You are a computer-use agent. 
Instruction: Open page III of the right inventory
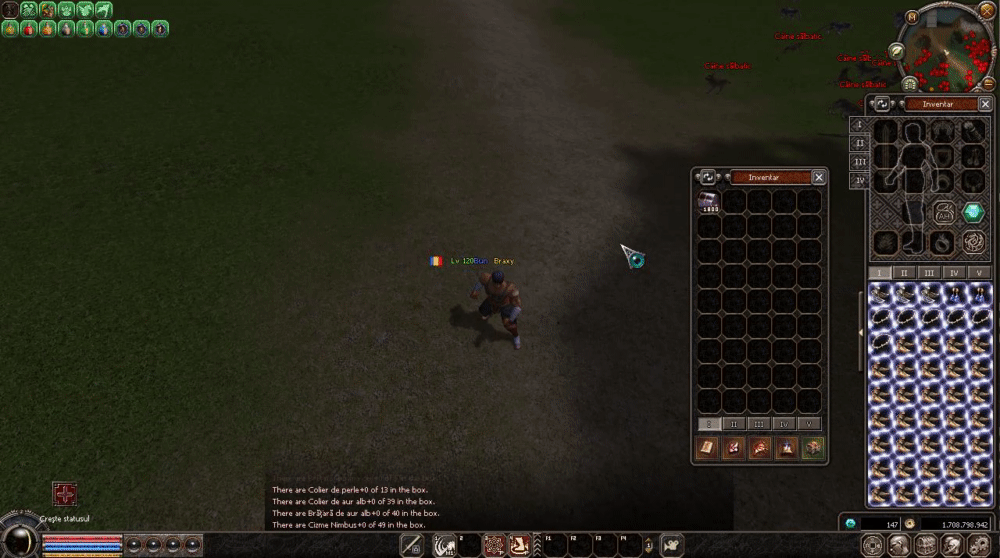(929, 272)
